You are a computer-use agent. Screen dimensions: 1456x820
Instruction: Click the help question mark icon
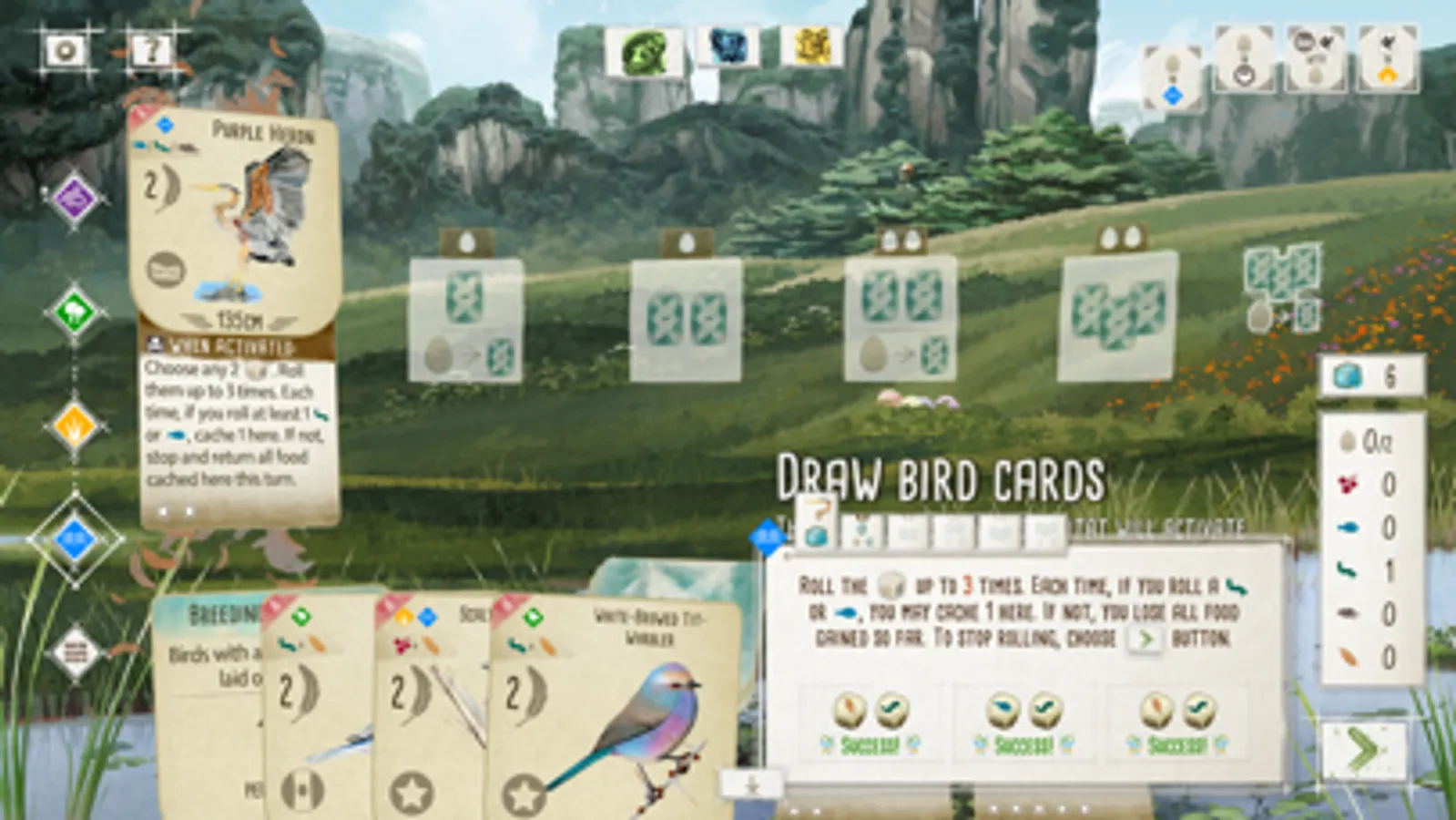tap(150, 52)
